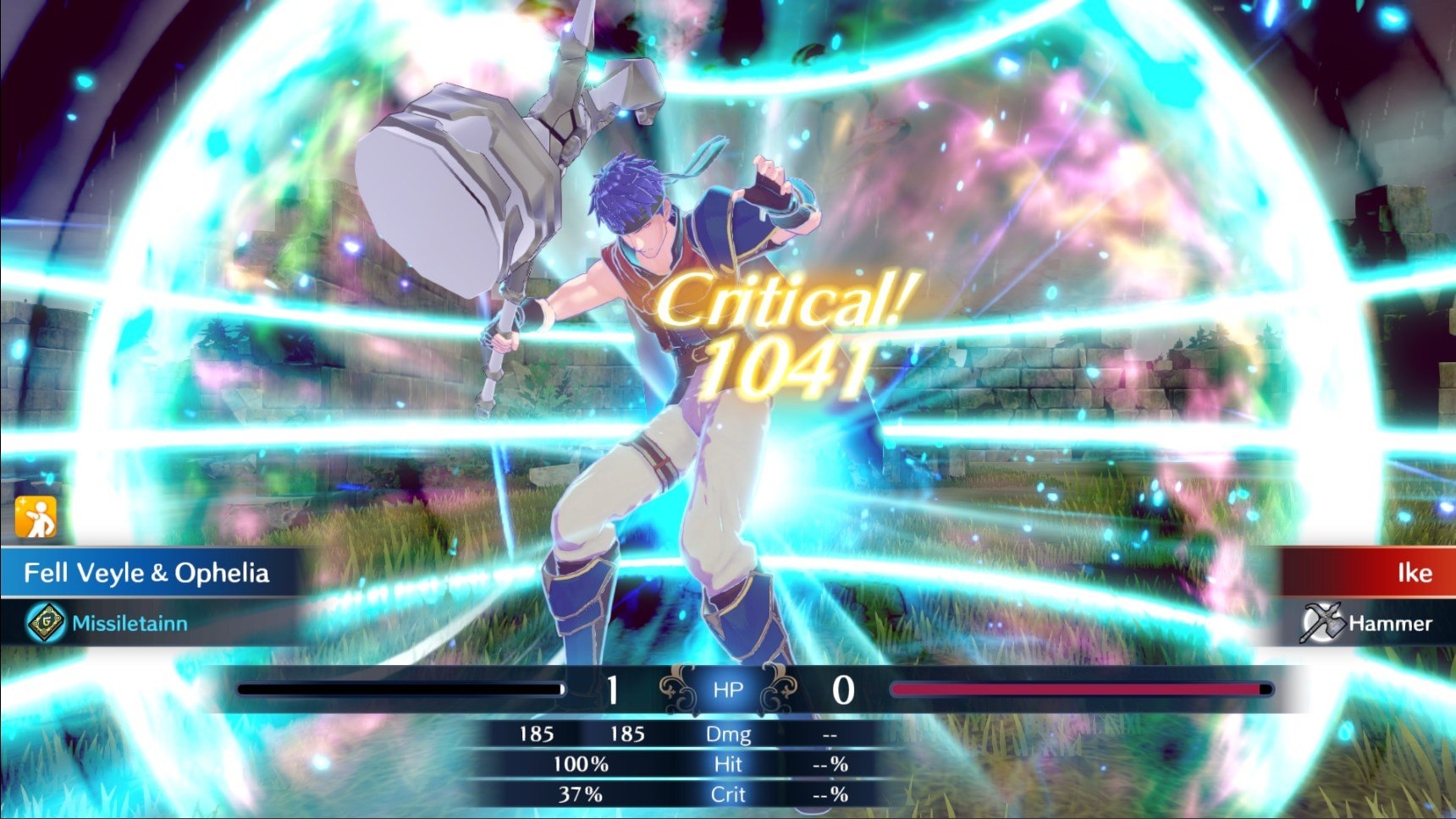Viewport: 1456px width, 819px height.
Task: Select the Missiletainn tome icon
Action: [x=46, y=623]
